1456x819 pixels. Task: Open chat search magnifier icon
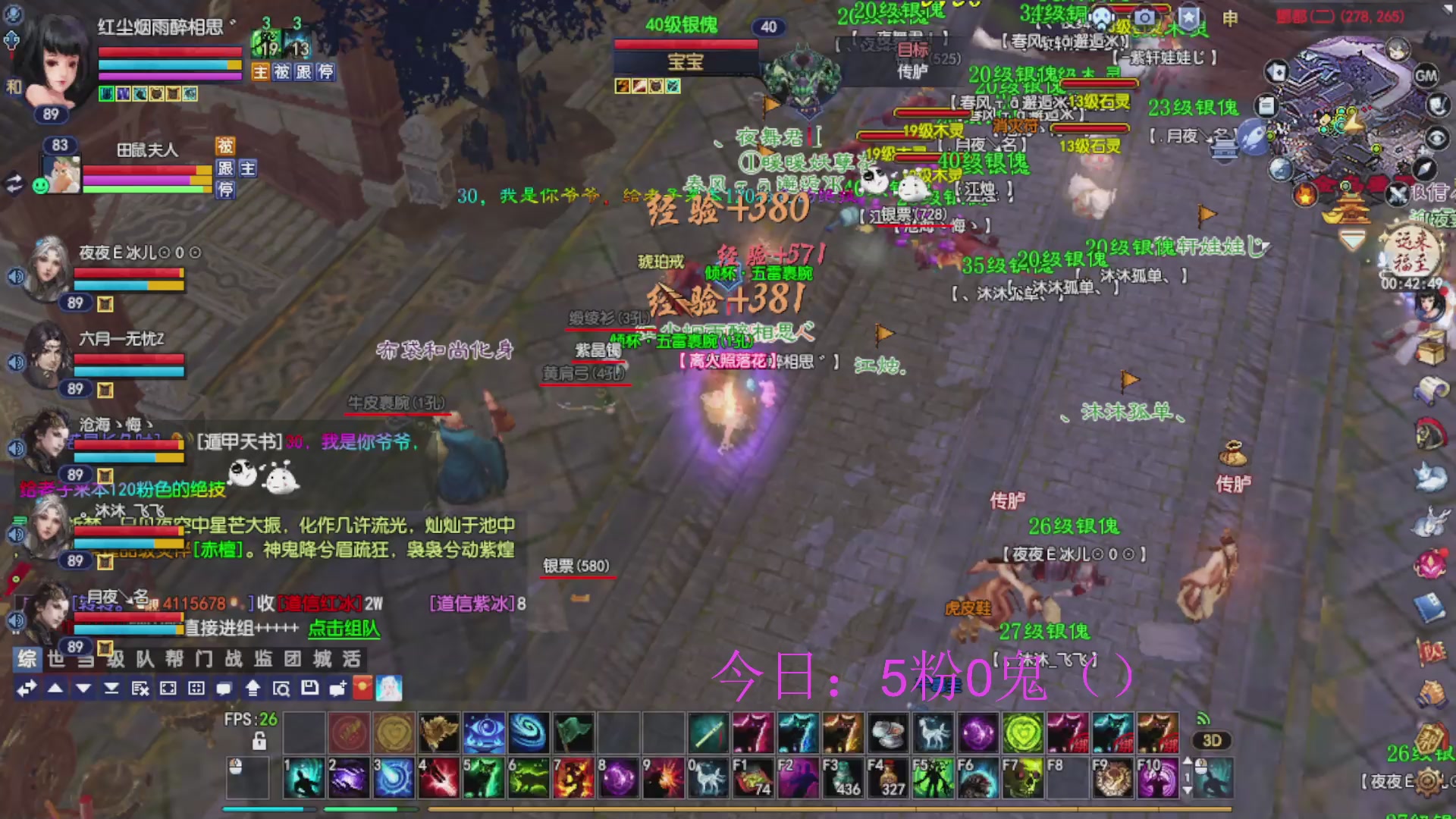point(284,689)
